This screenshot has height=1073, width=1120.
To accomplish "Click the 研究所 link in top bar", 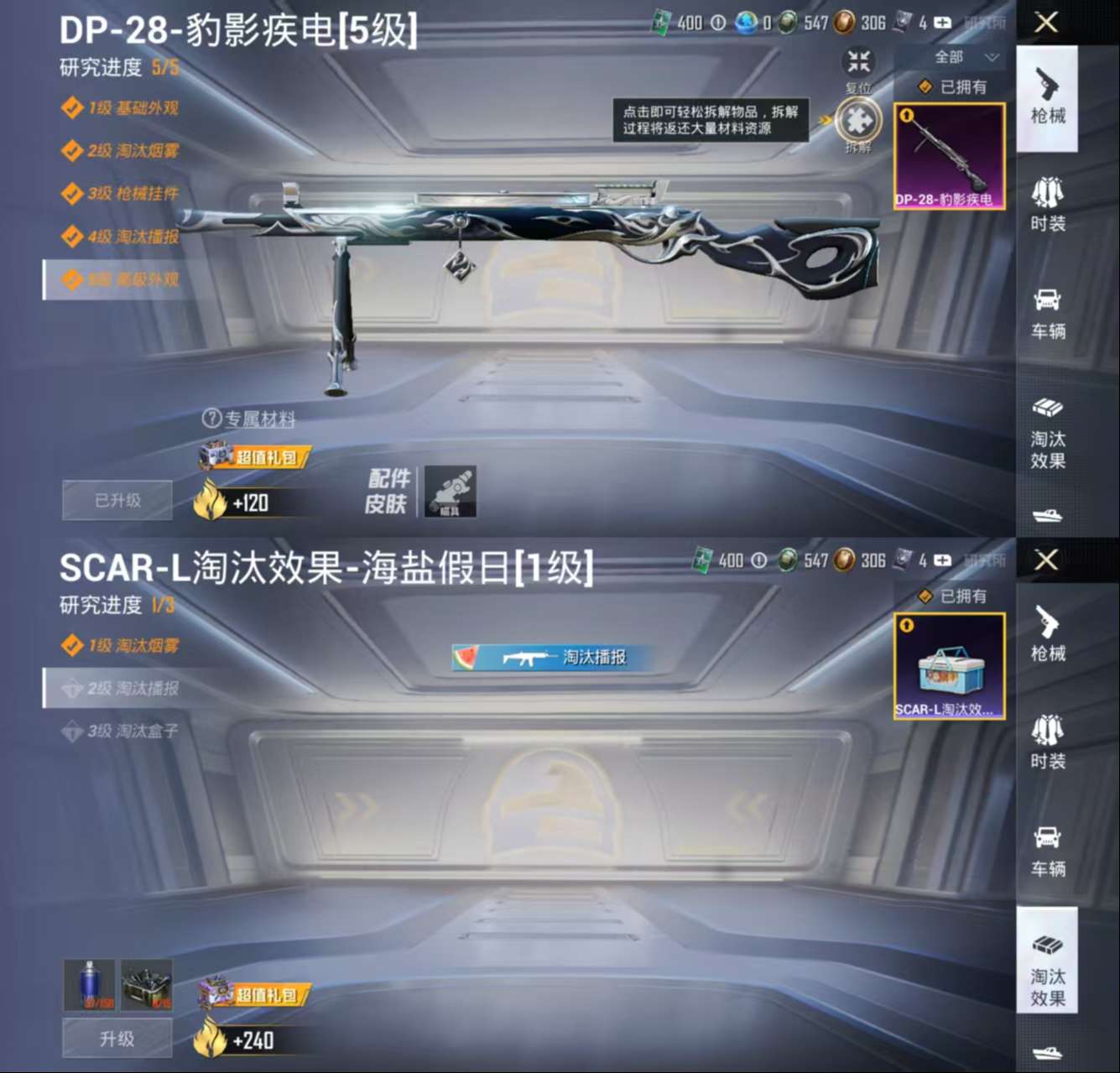I will point(987,23).
